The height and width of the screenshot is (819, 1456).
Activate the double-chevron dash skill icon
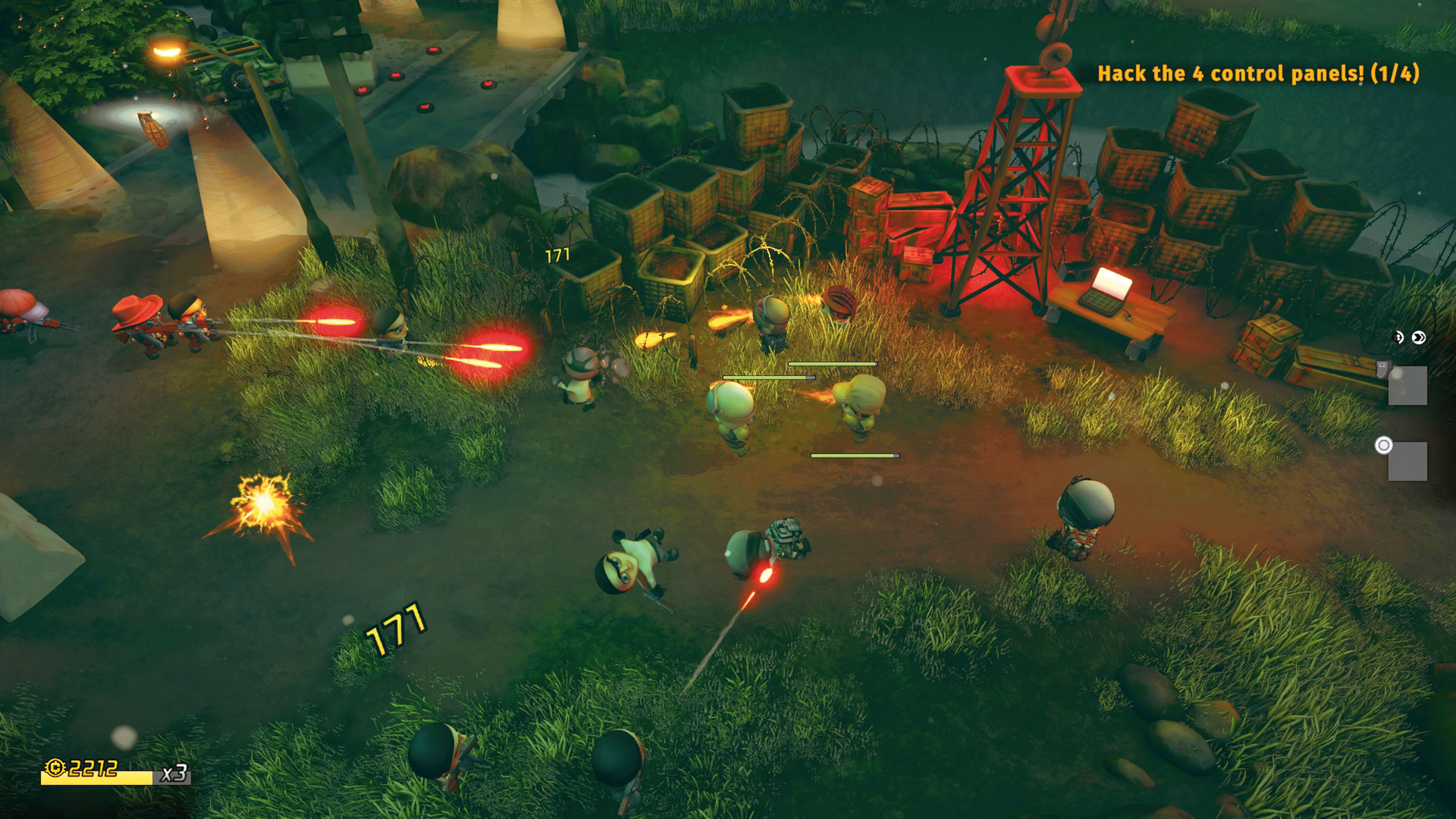pos(1419,337)
